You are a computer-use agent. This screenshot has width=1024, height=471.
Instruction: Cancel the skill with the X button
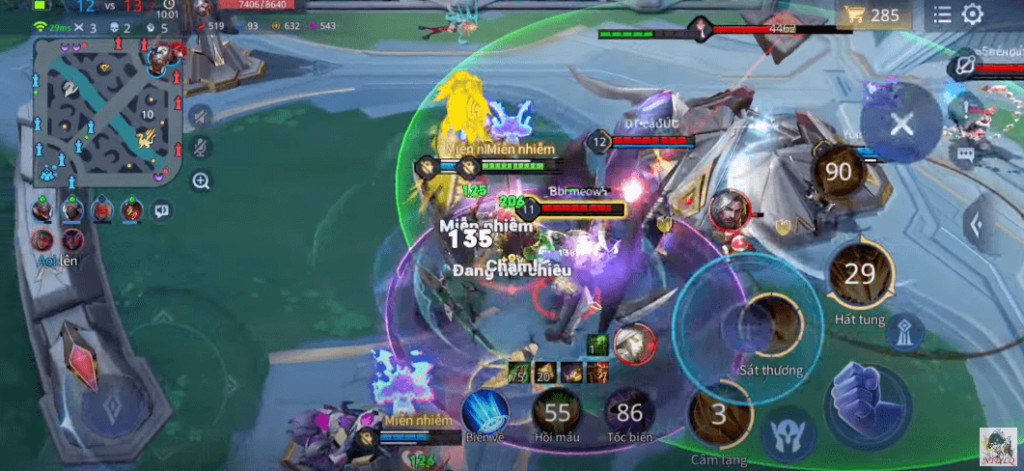pos(901,124)
